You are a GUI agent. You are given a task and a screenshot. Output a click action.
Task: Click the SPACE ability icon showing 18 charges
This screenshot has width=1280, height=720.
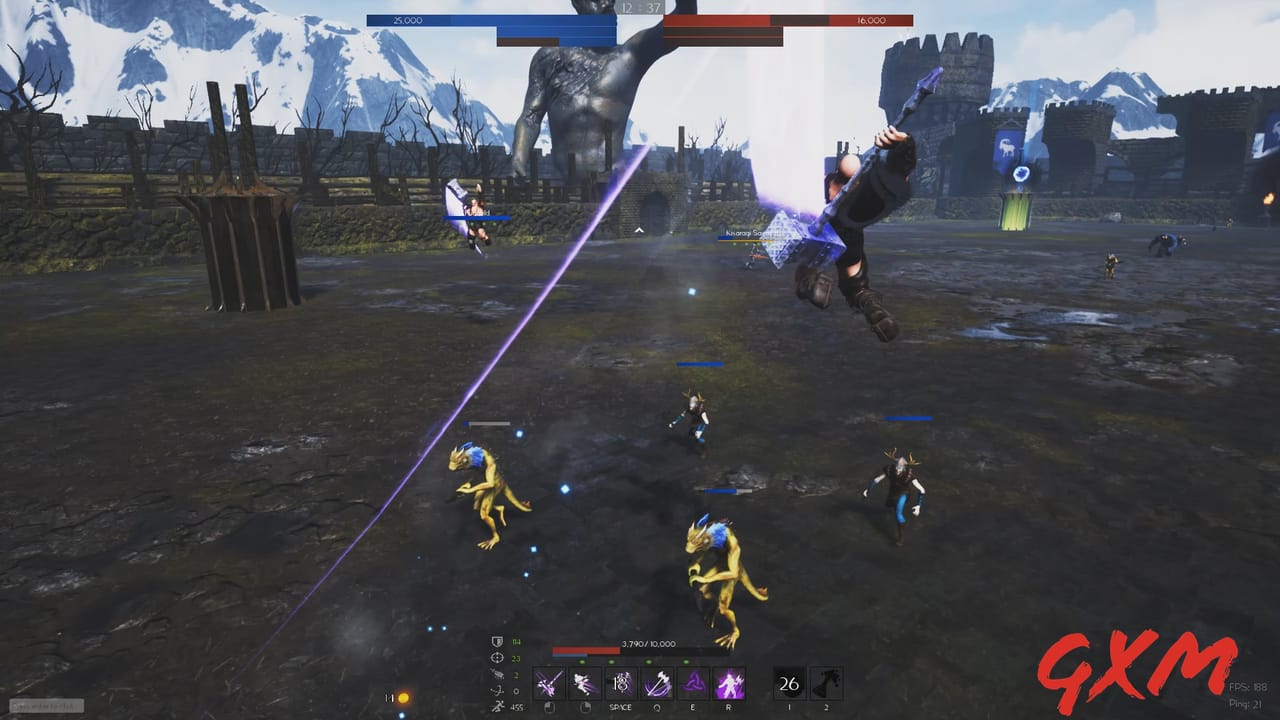coord(620,682)
